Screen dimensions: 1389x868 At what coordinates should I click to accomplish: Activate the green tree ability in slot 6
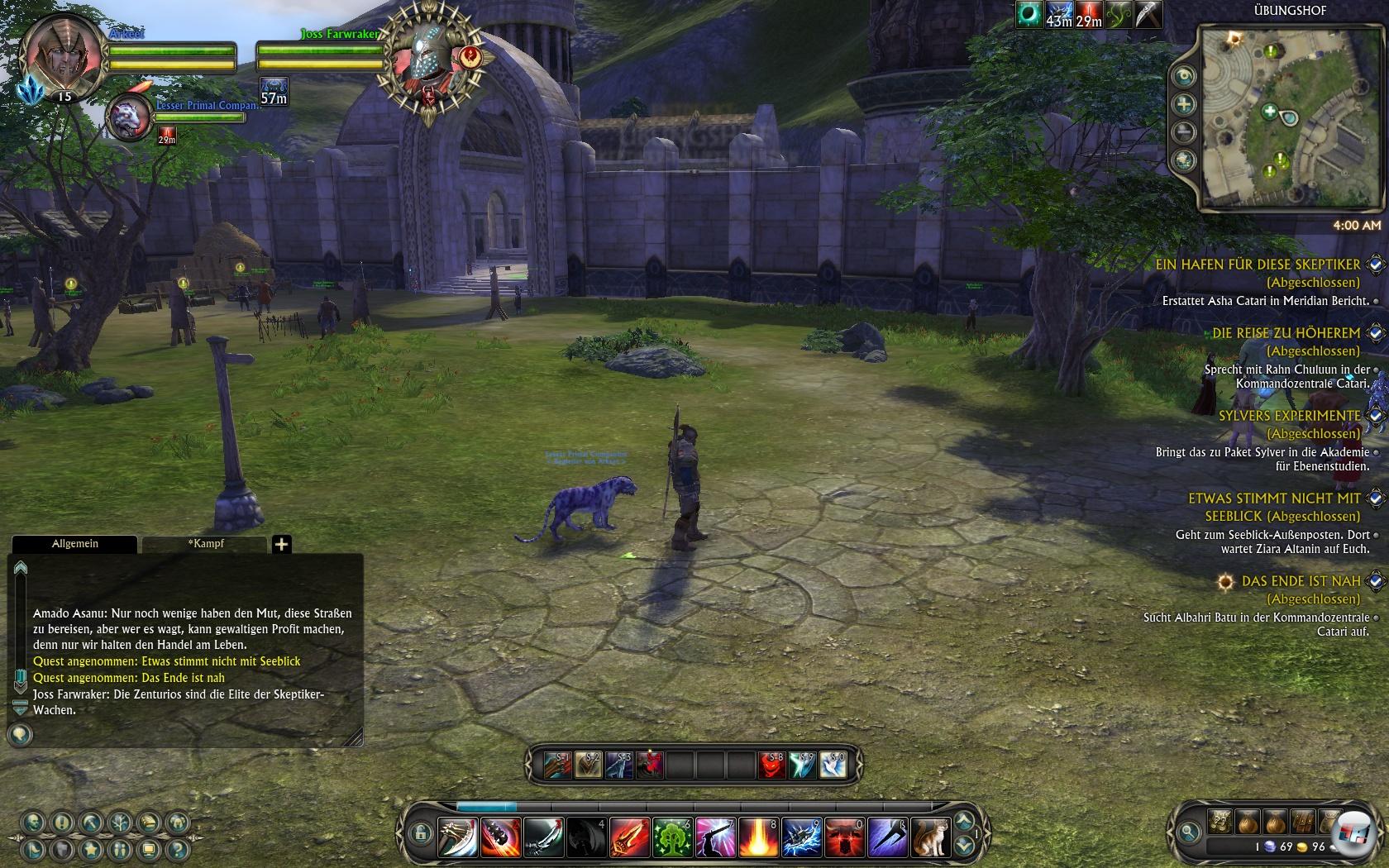pyautogui.click(x=672, y=837)
